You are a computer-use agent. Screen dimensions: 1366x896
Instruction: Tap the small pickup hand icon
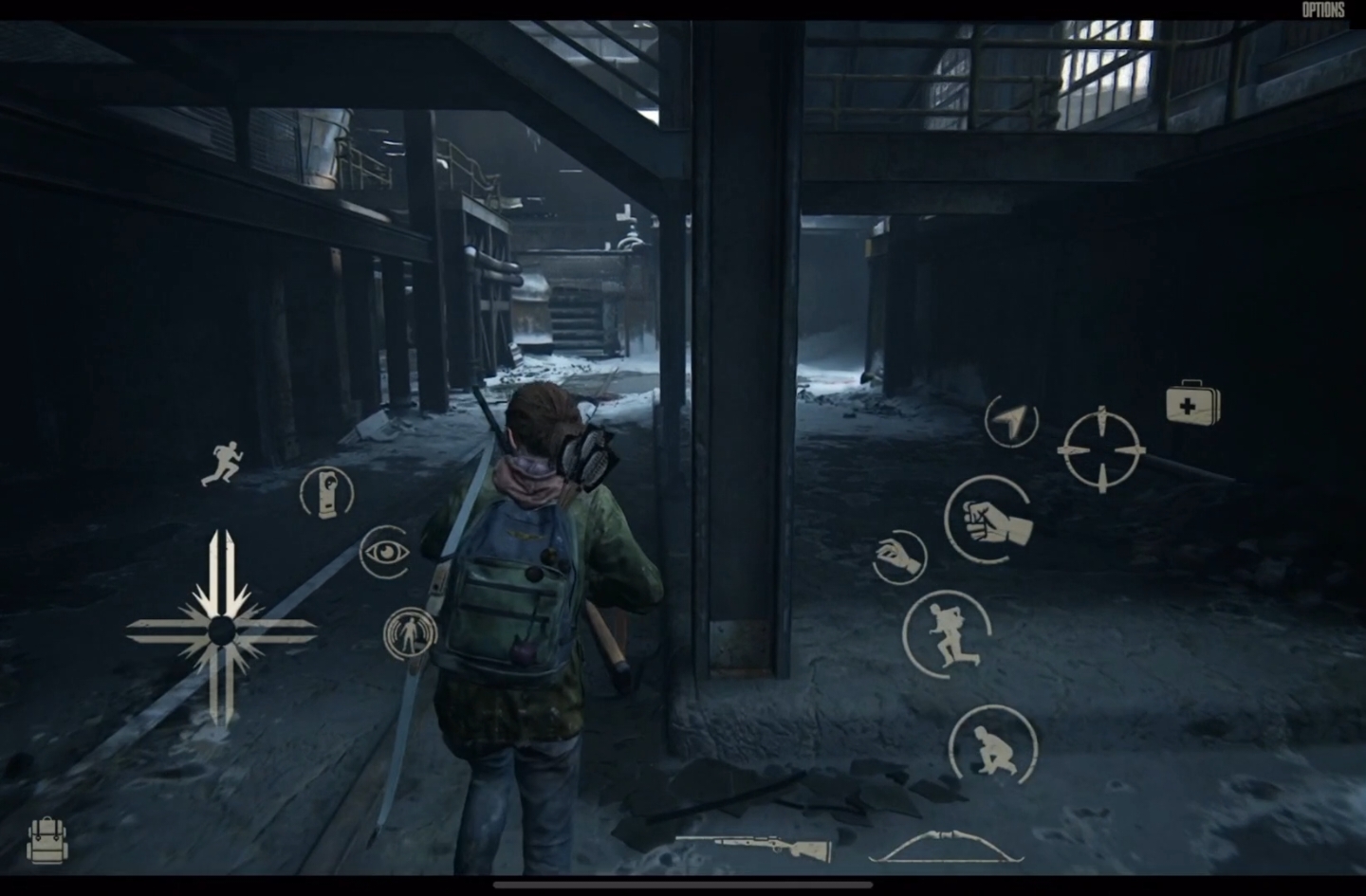pos(897,556)
